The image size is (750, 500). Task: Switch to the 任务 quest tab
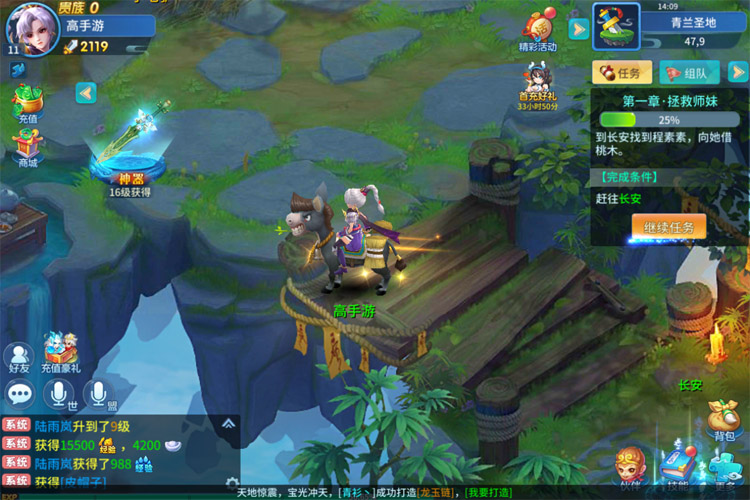click(x=622, y=72)
